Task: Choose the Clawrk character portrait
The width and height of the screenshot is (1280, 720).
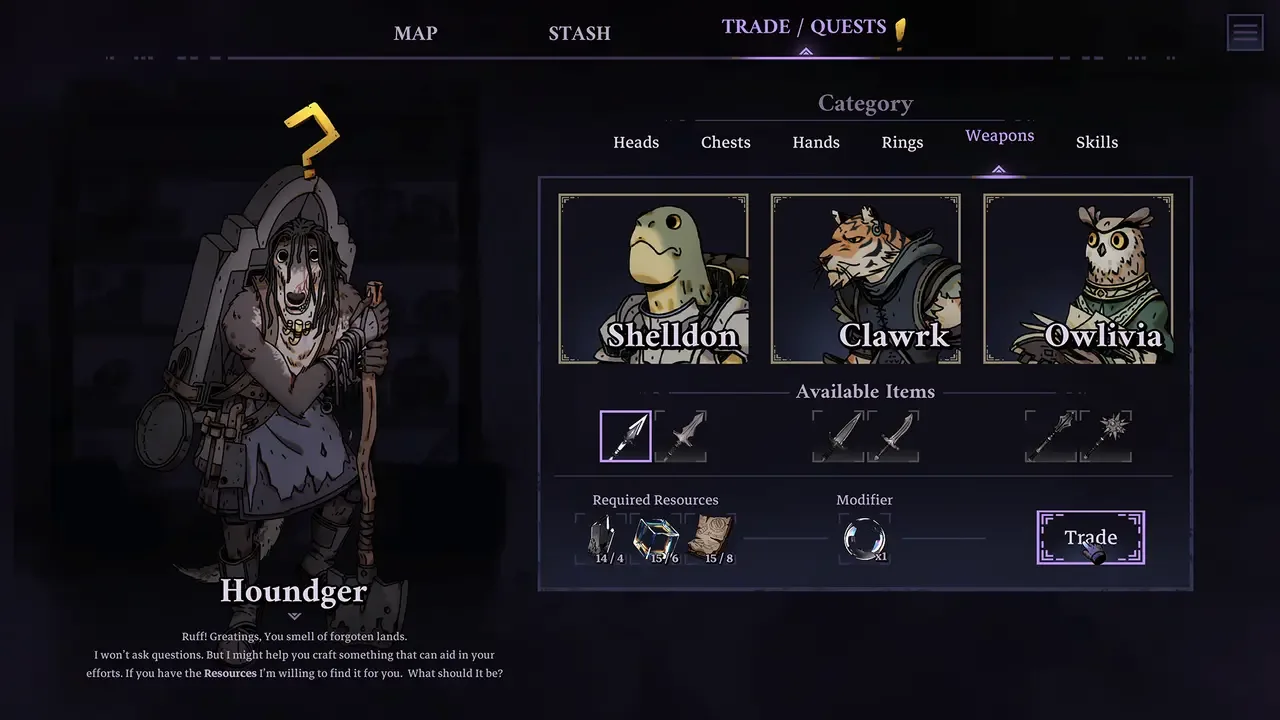Action: click(x=866, y=278)
